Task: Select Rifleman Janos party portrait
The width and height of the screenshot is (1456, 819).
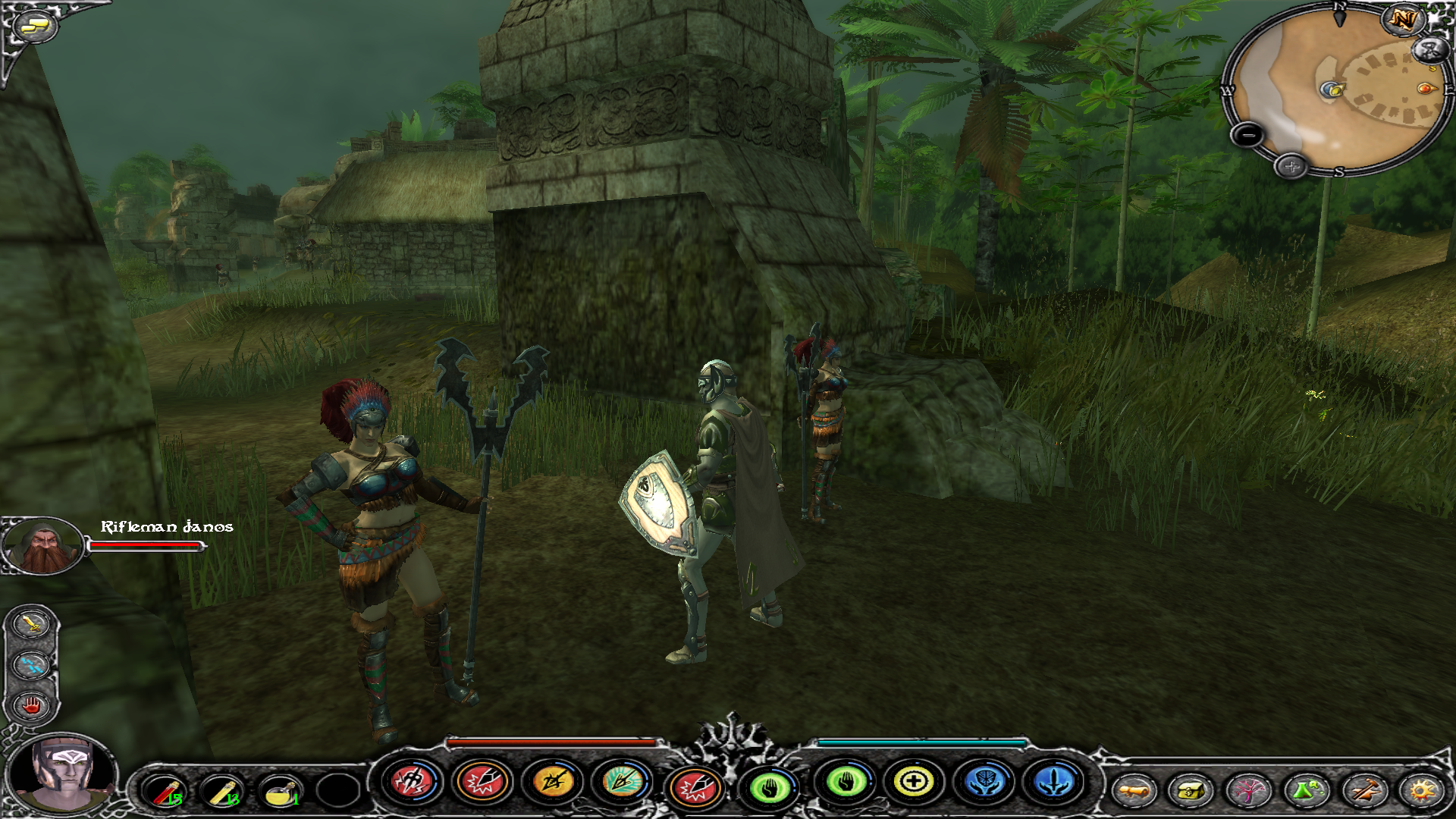Action: [42, 544]
